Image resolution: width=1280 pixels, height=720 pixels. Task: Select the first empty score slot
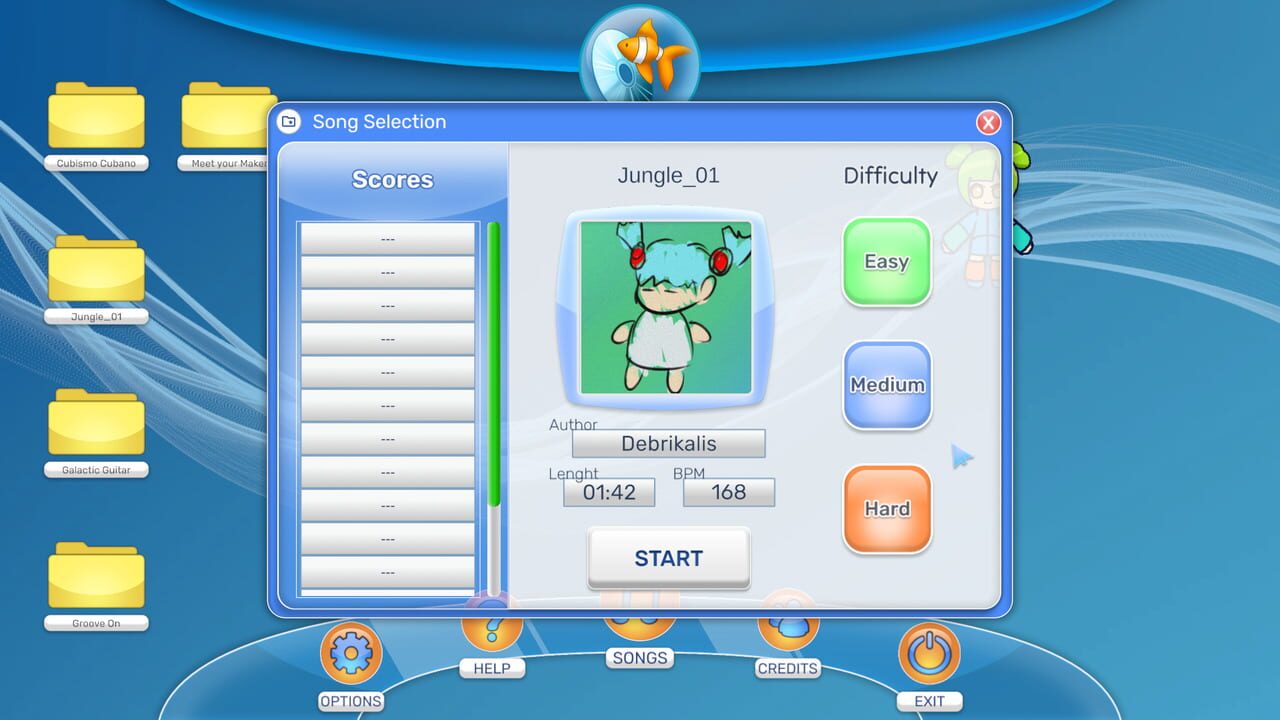pos(387,238)
